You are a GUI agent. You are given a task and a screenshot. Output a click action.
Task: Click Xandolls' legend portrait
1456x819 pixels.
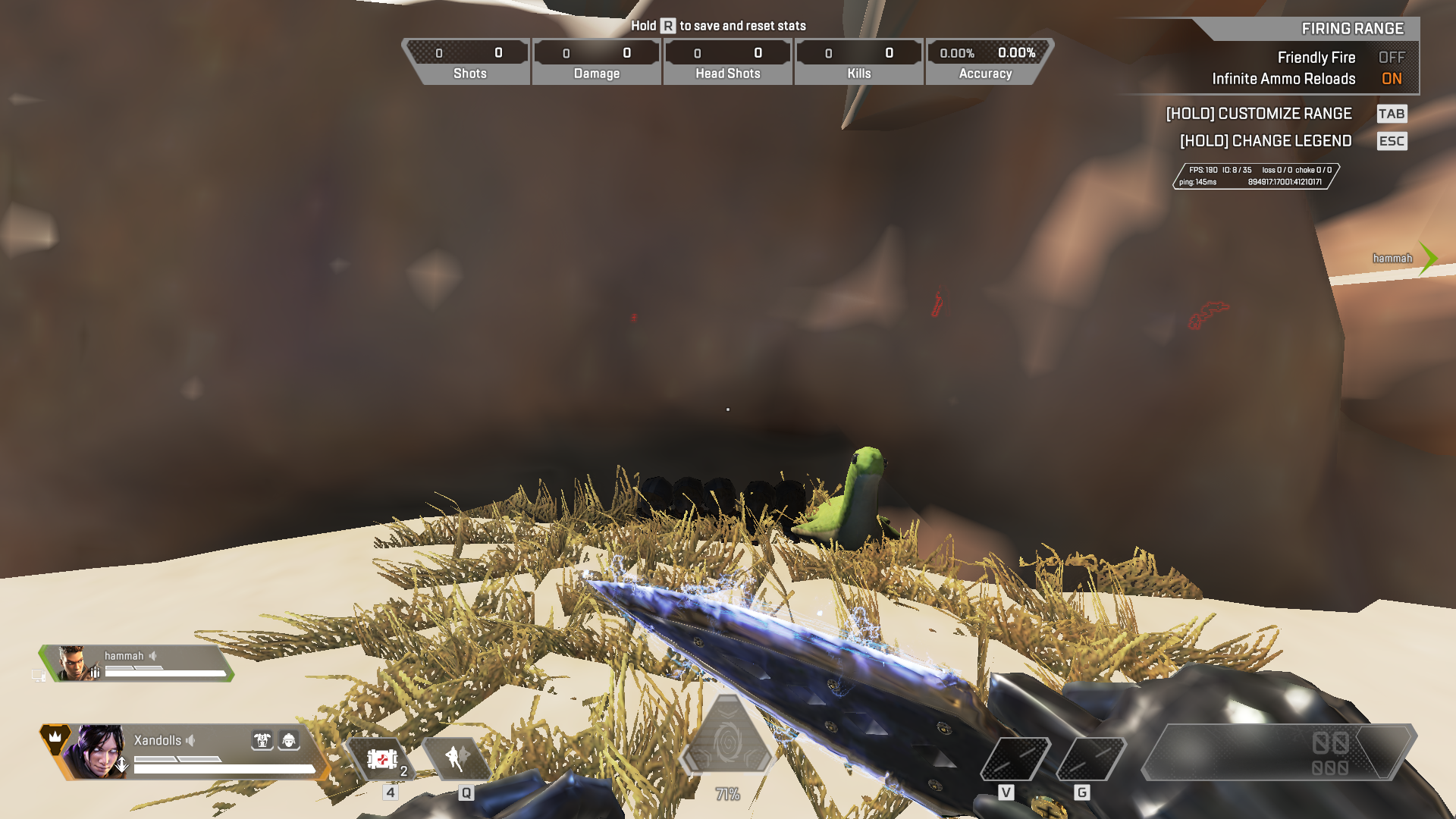point(97,751)
